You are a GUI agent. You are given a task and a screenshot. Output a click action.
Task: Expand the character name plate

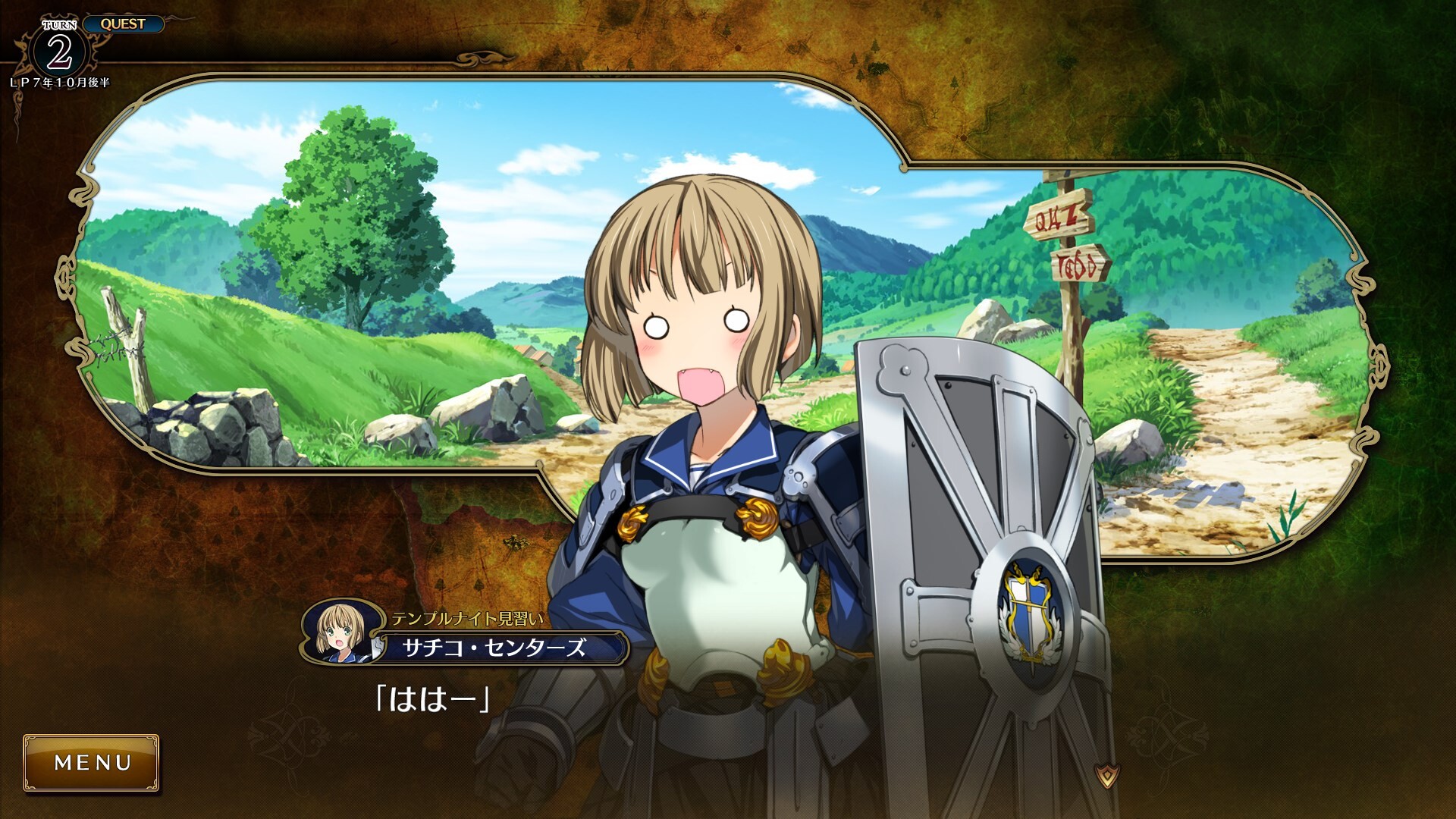(x=494, y=645)
